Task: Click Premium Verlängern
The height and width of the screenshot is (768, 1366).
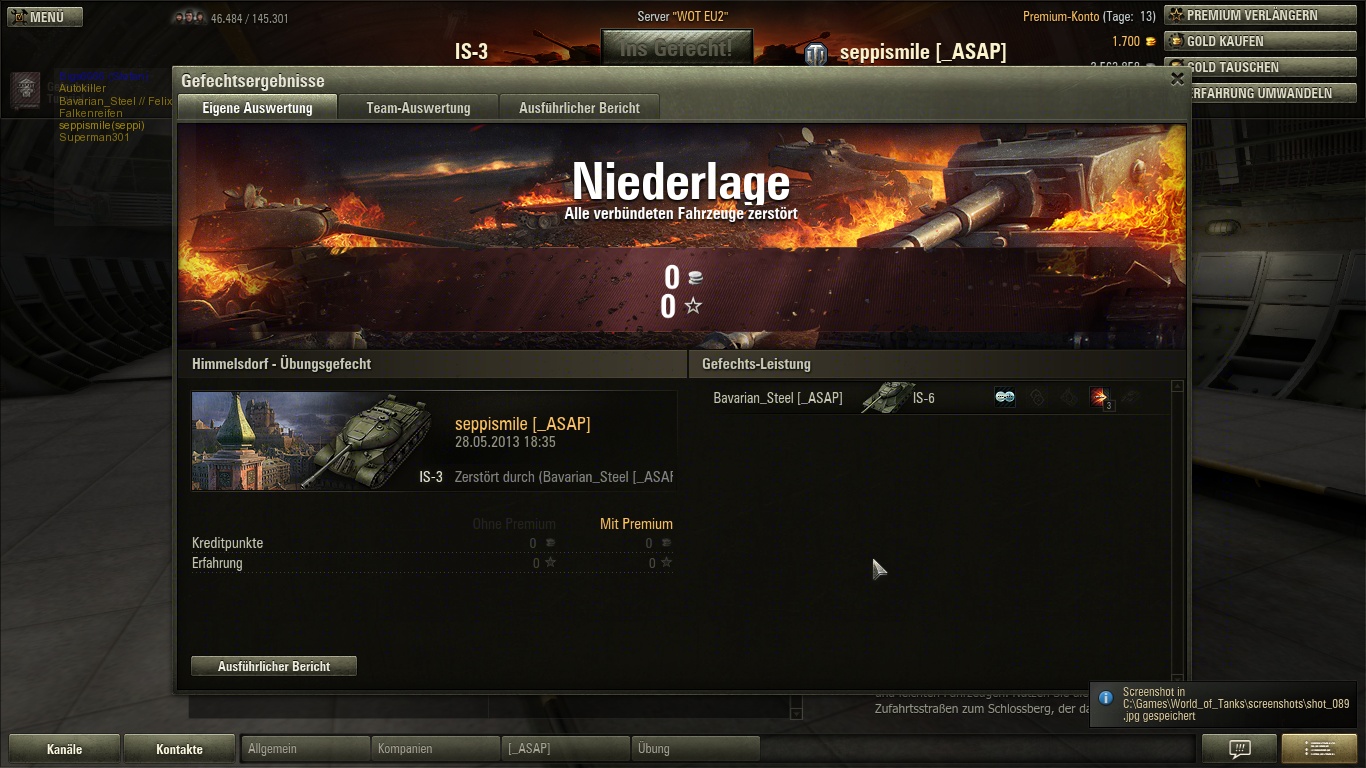Action: (1251, 16)
